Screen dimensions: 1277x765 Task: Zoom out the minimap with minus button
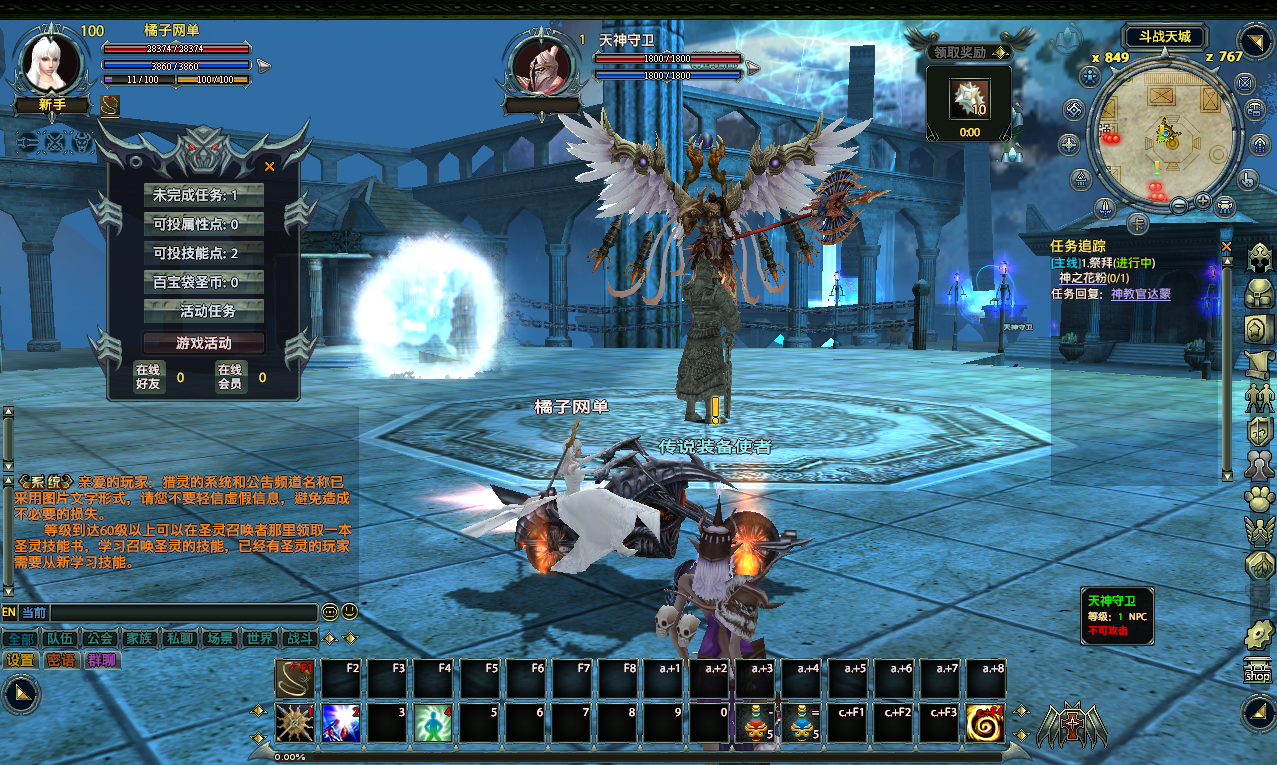point(1179,205)
